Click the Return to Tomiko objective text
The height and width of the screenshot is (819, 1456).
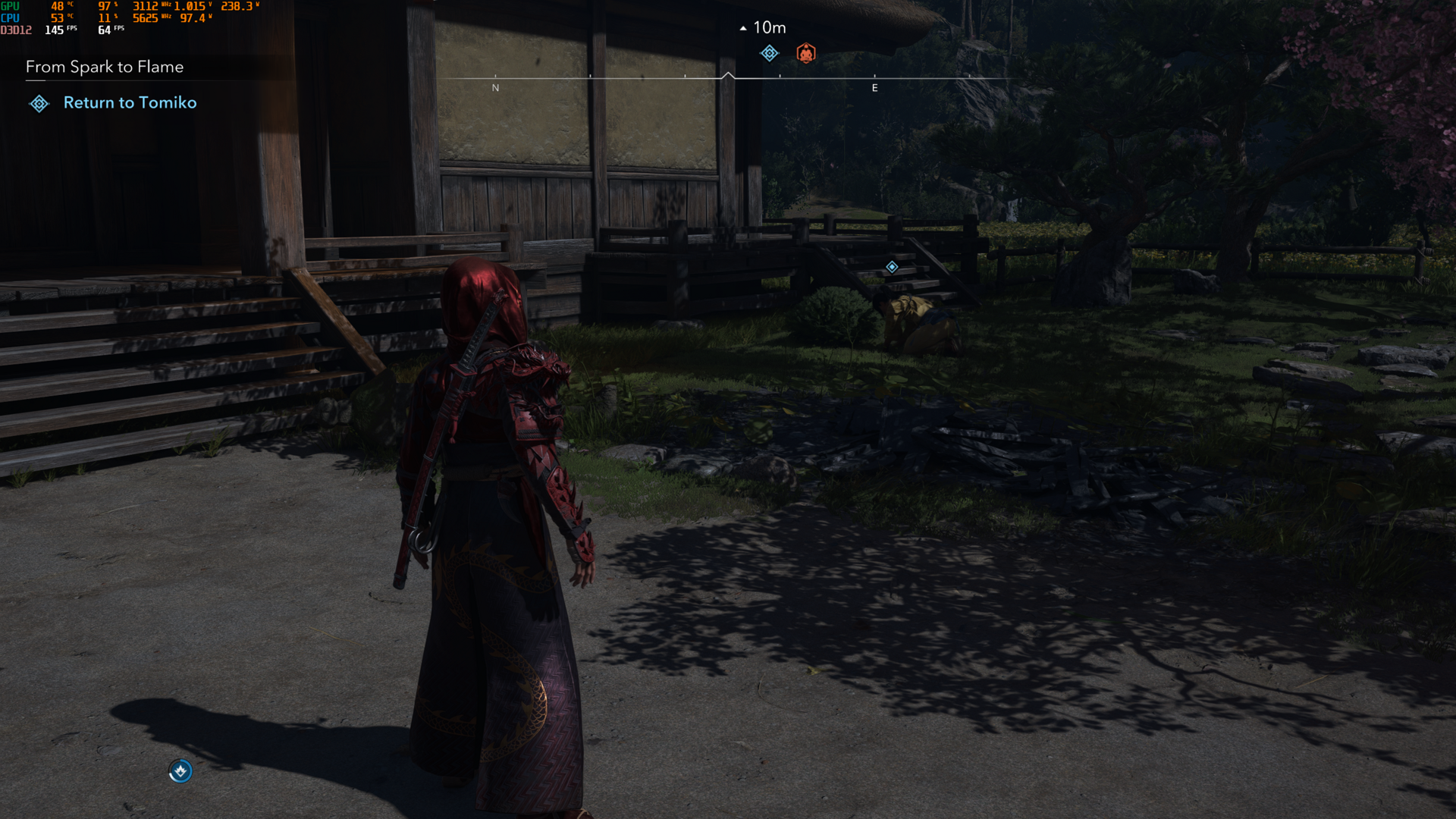(x=130, y=102)
